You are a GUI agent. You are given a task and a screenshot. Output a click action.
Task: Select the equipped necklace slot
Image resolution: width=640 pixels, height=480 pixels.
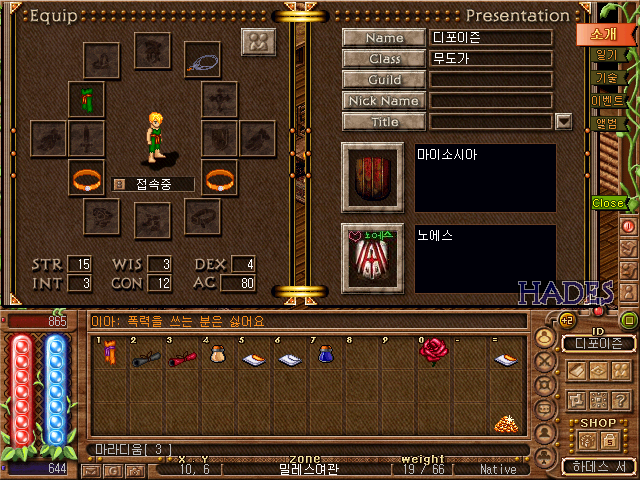(202, 58)
